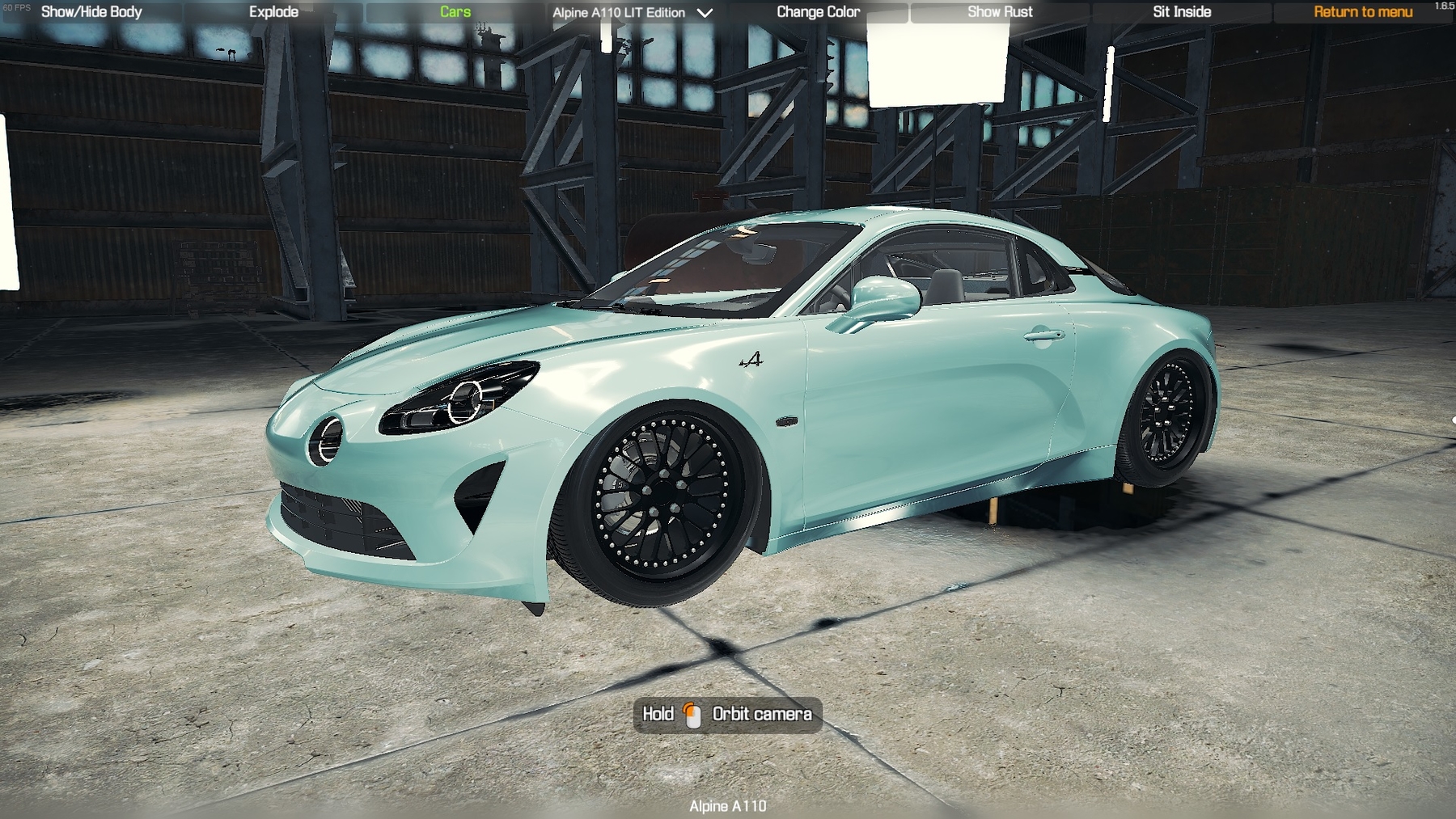Activate the Explode view button
This screenshot has width=1456, height=819.
pos(273,12)
